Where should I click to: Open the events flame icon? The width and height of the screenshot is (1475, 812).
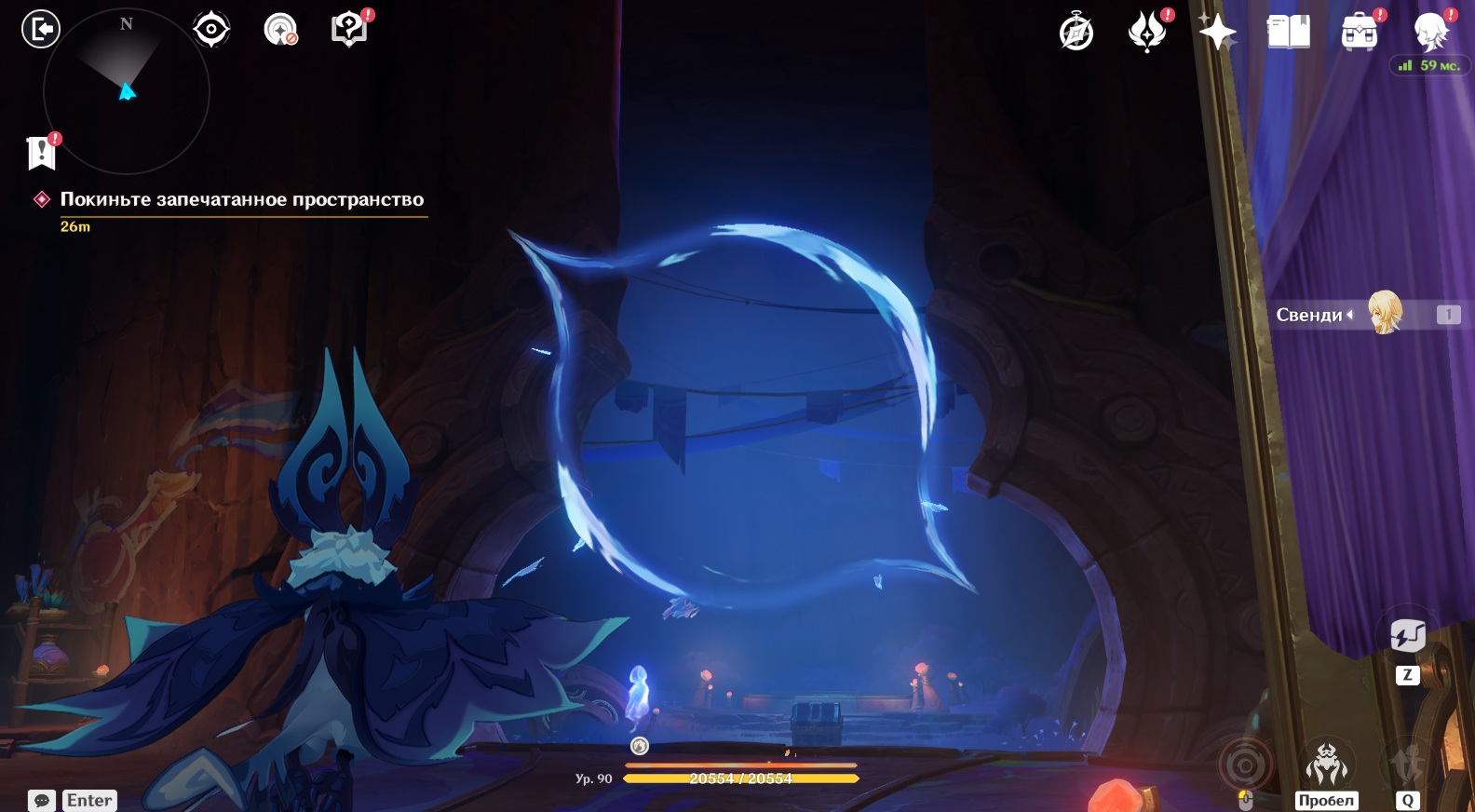click(x=1147, y=32)
